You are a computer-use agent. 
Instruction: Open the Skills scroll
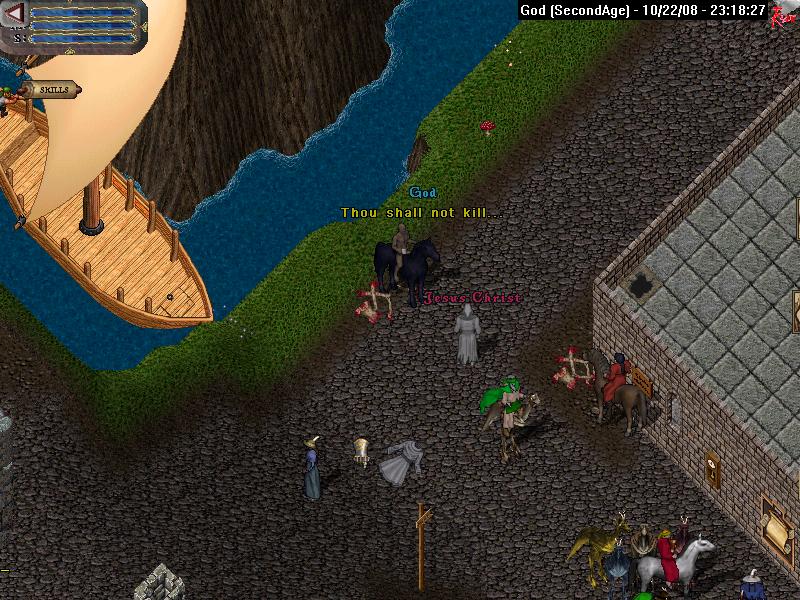tap(56, 90)
